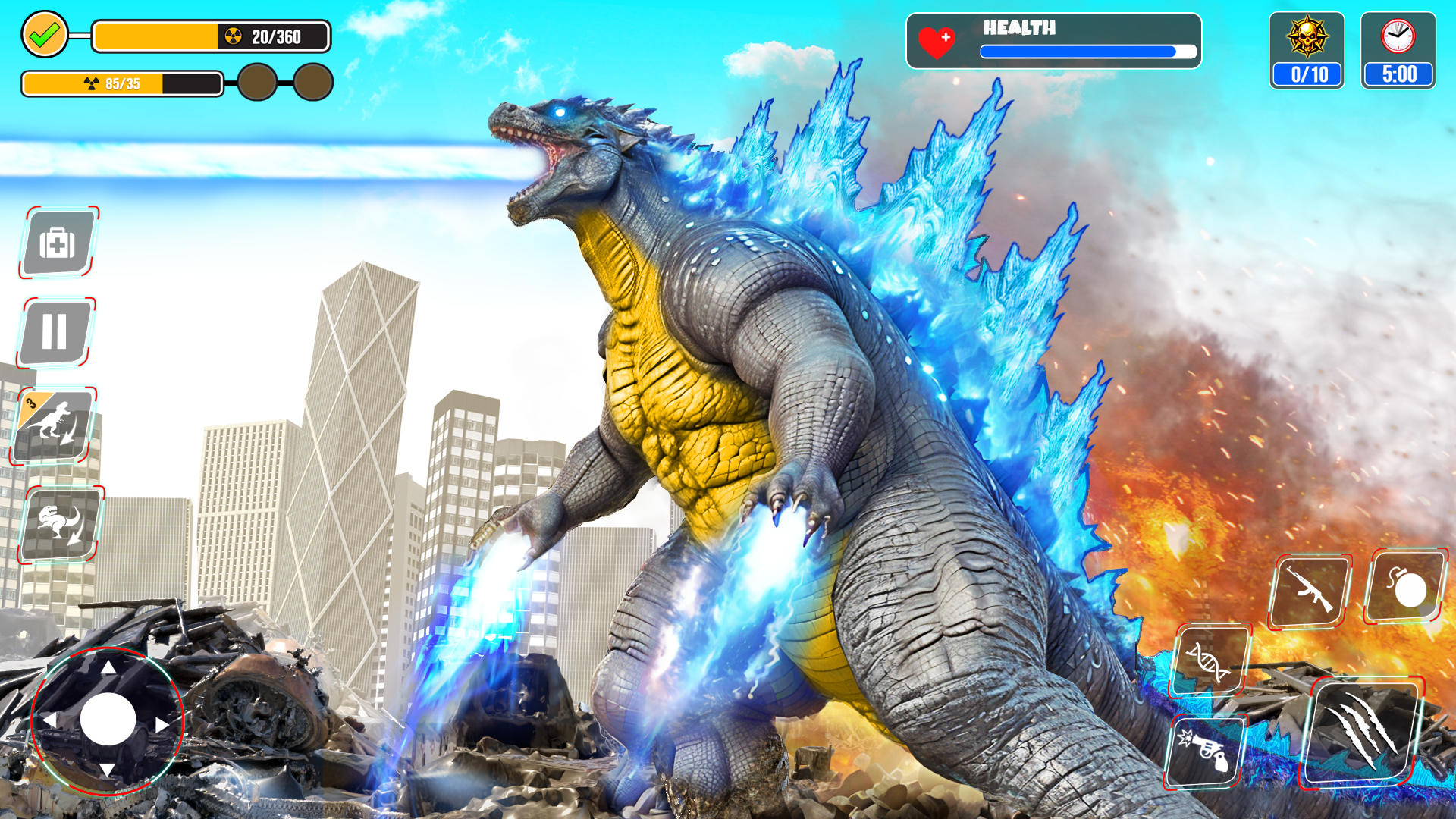Toggle the green checkmark objective badge
The height and width of the screenshot is (819, 1456).
pos(45,33)
